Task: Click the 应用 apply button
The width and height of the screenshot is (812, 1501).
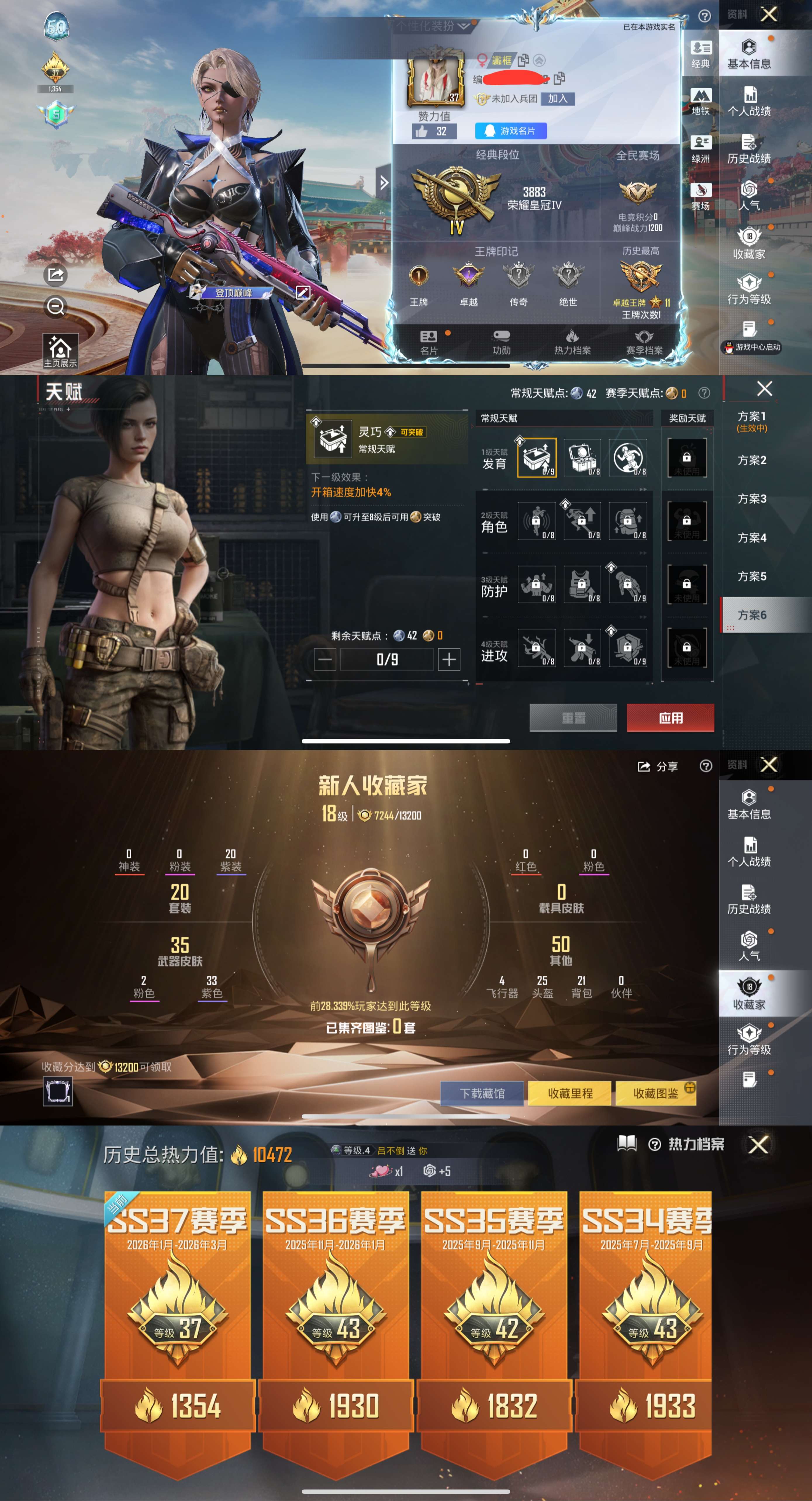Action: (x=671, y=718)
